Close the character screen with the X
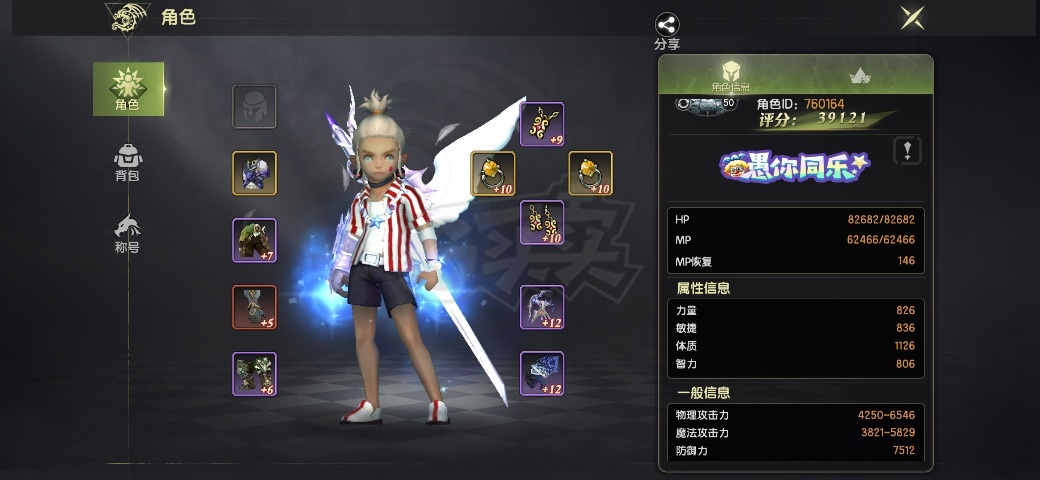The width and height of the screenshot is (1040, 480). 912,18
